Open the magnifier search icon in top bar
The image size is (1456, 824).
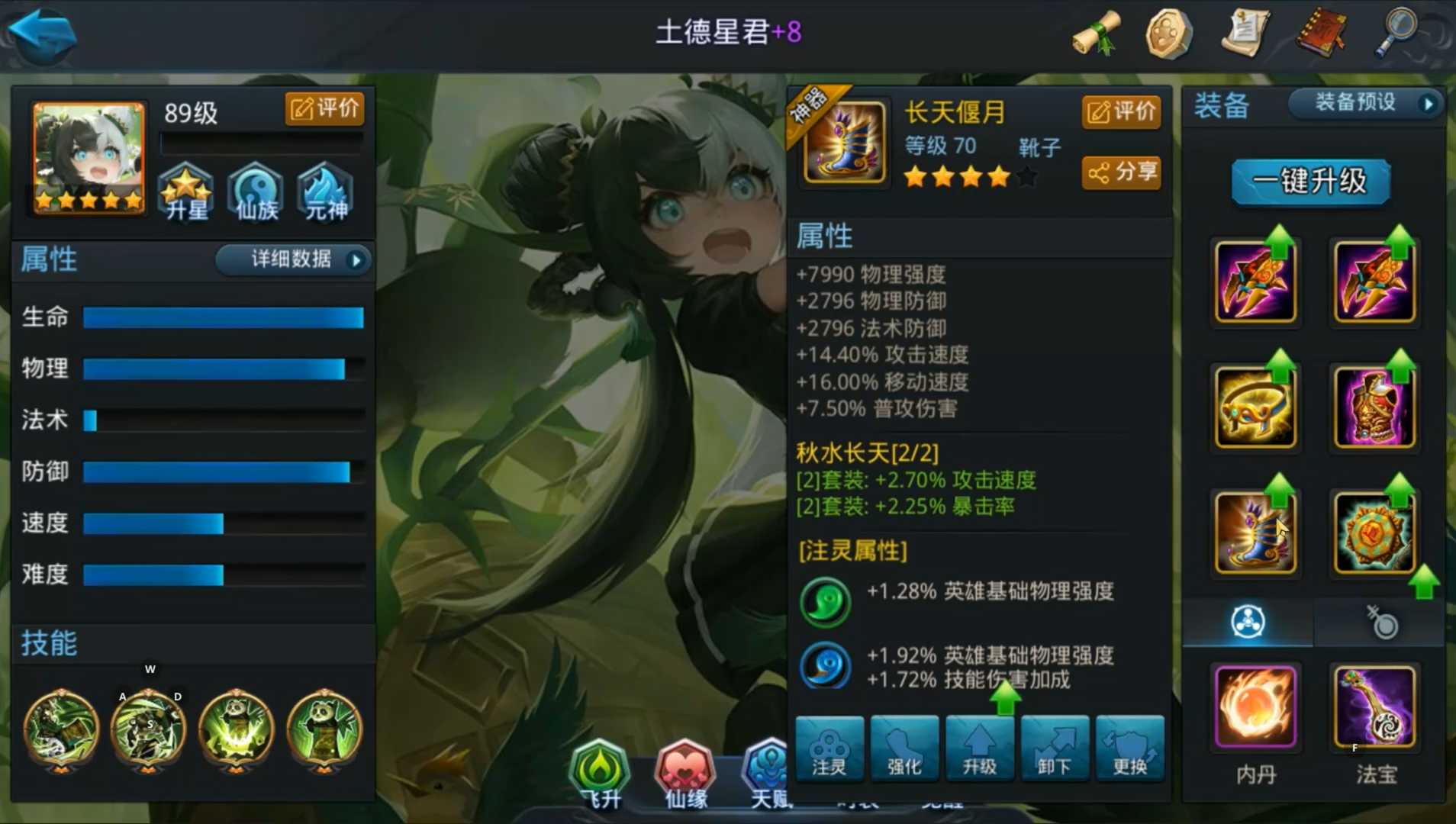tap(1398, 32)
